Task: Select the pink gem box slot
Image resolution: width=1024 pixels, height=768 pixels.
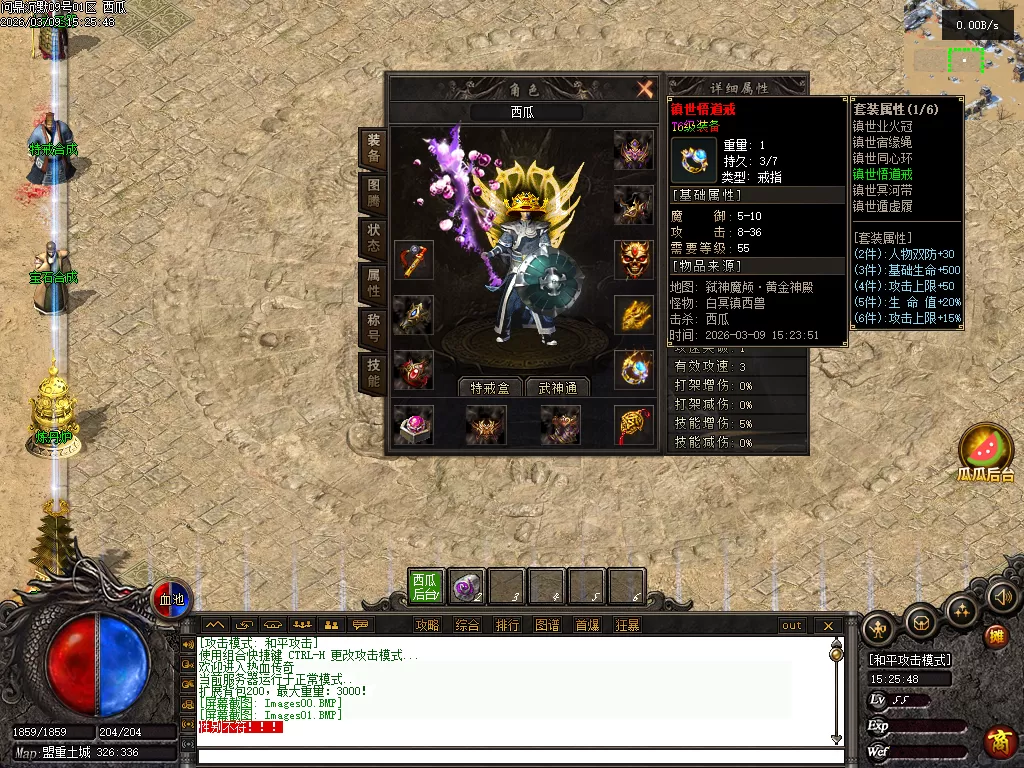Action: pyautogui.click(x=412, y=424)
